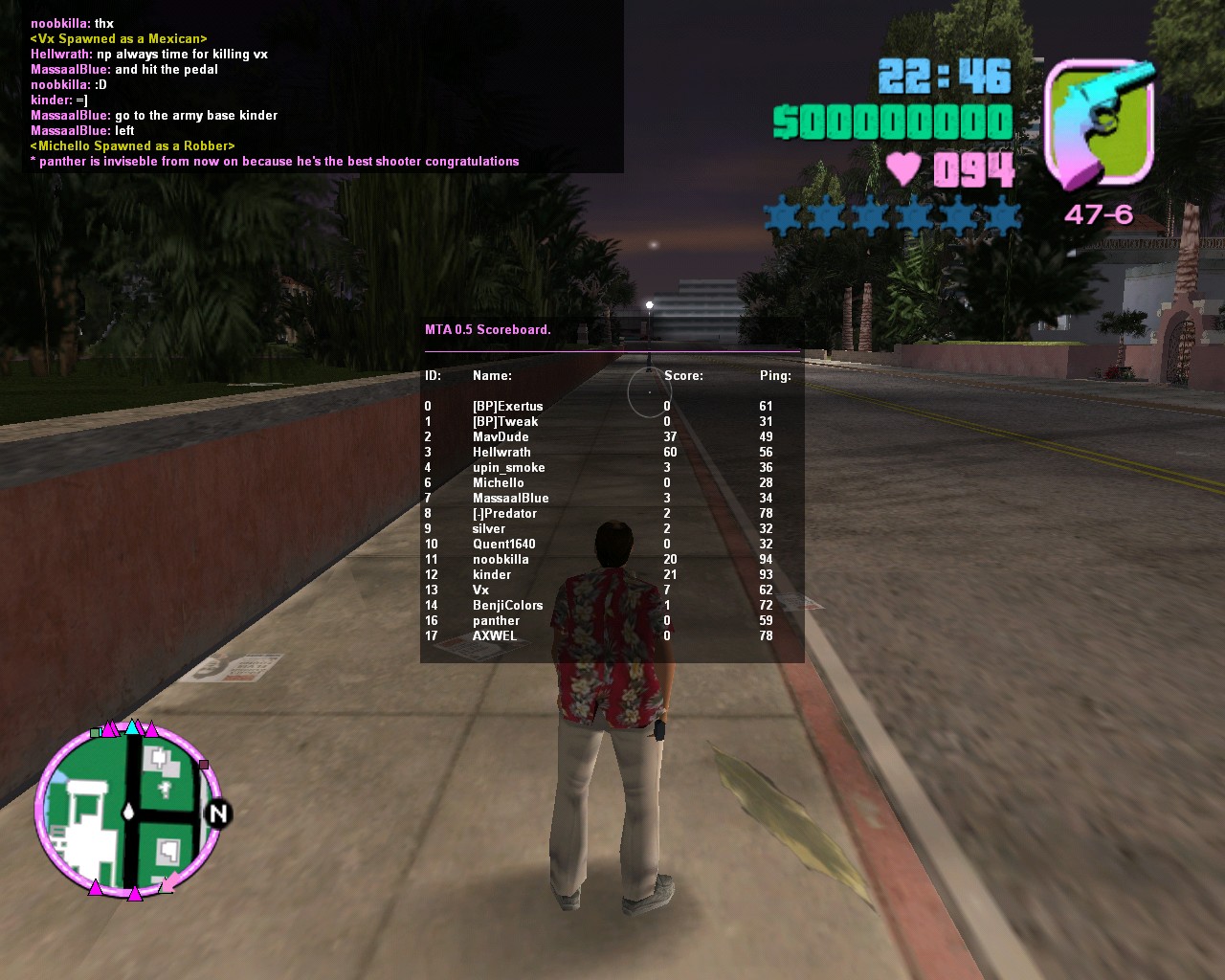The image size is (1225, 980).
Task: Click the Michello Spawned as Robber message
Action: (x=132, y=146)
